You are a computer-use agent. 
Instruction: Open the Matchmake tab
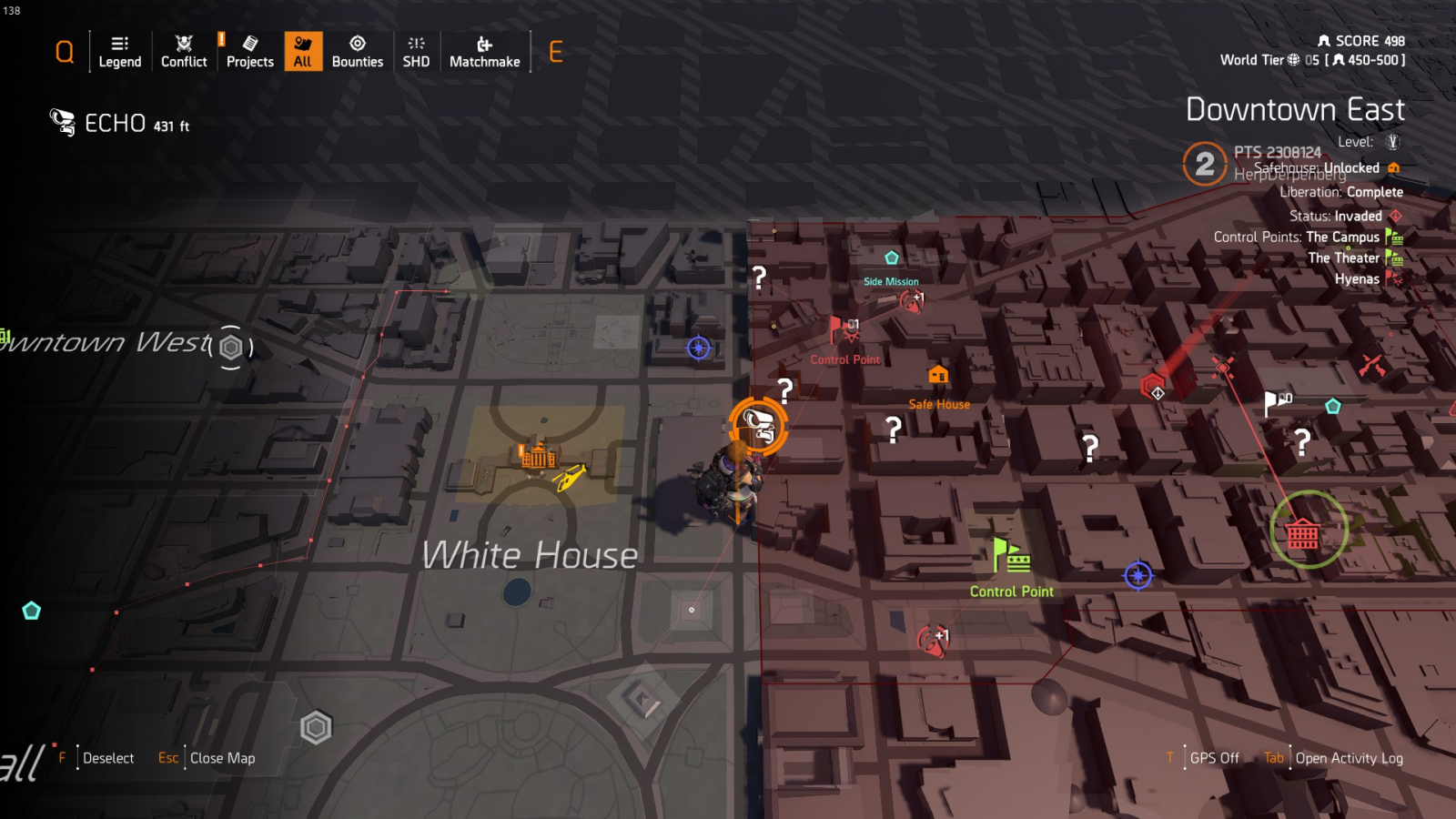[x=484, y=52]
